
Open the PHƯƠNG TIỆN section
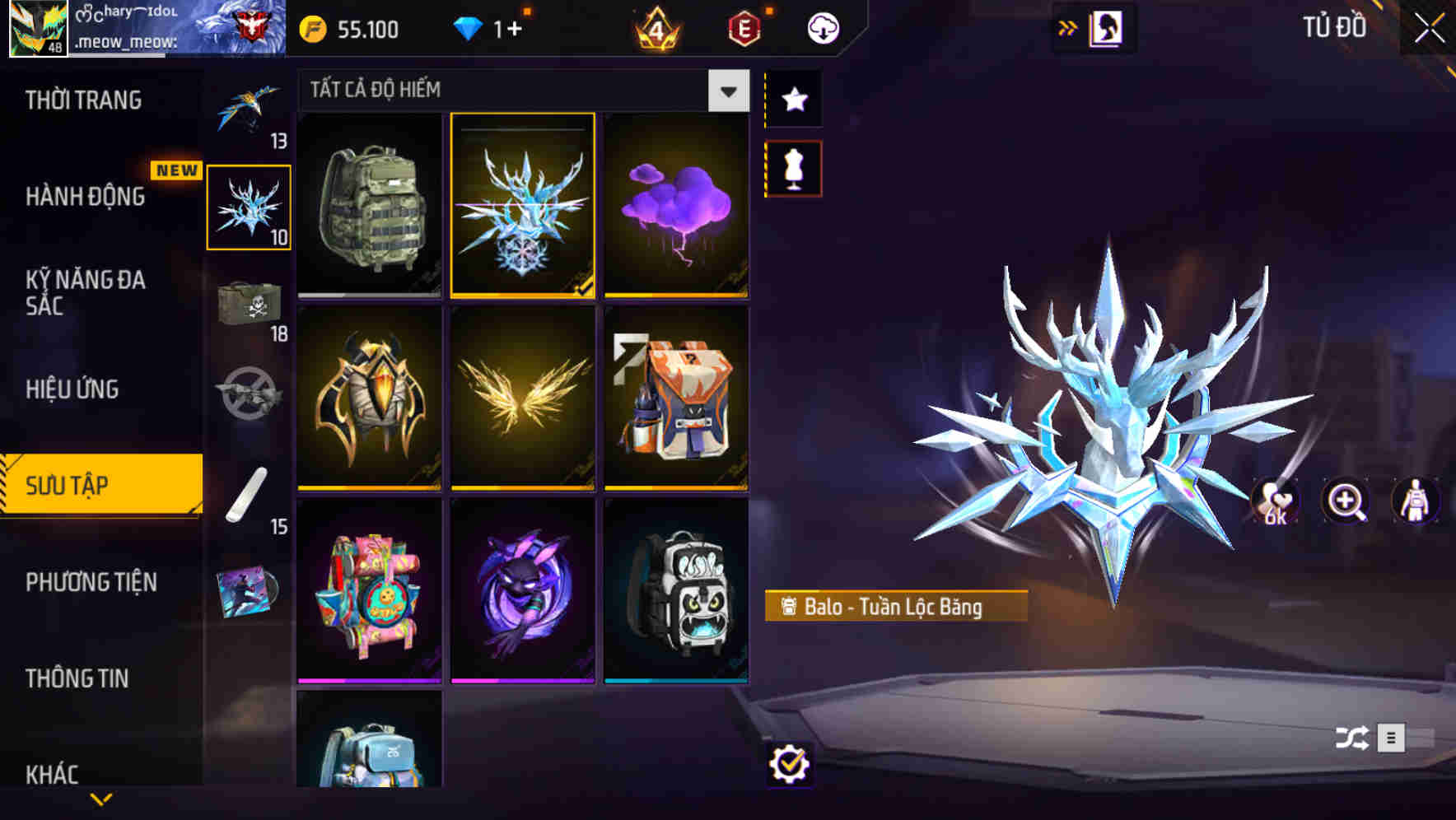[x=91, y=582]
